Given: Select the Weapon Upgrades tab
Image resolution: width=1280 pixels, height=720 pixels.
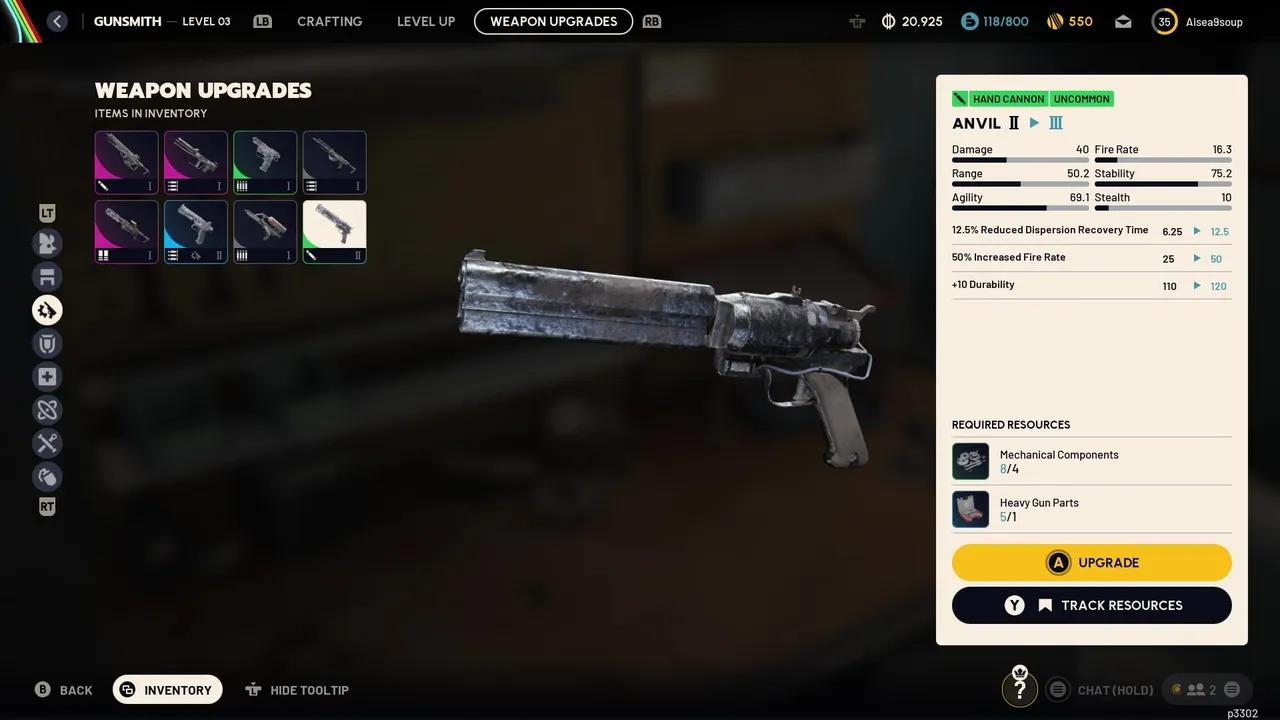Looking at the screenshot, I should (x=553, y=21).
